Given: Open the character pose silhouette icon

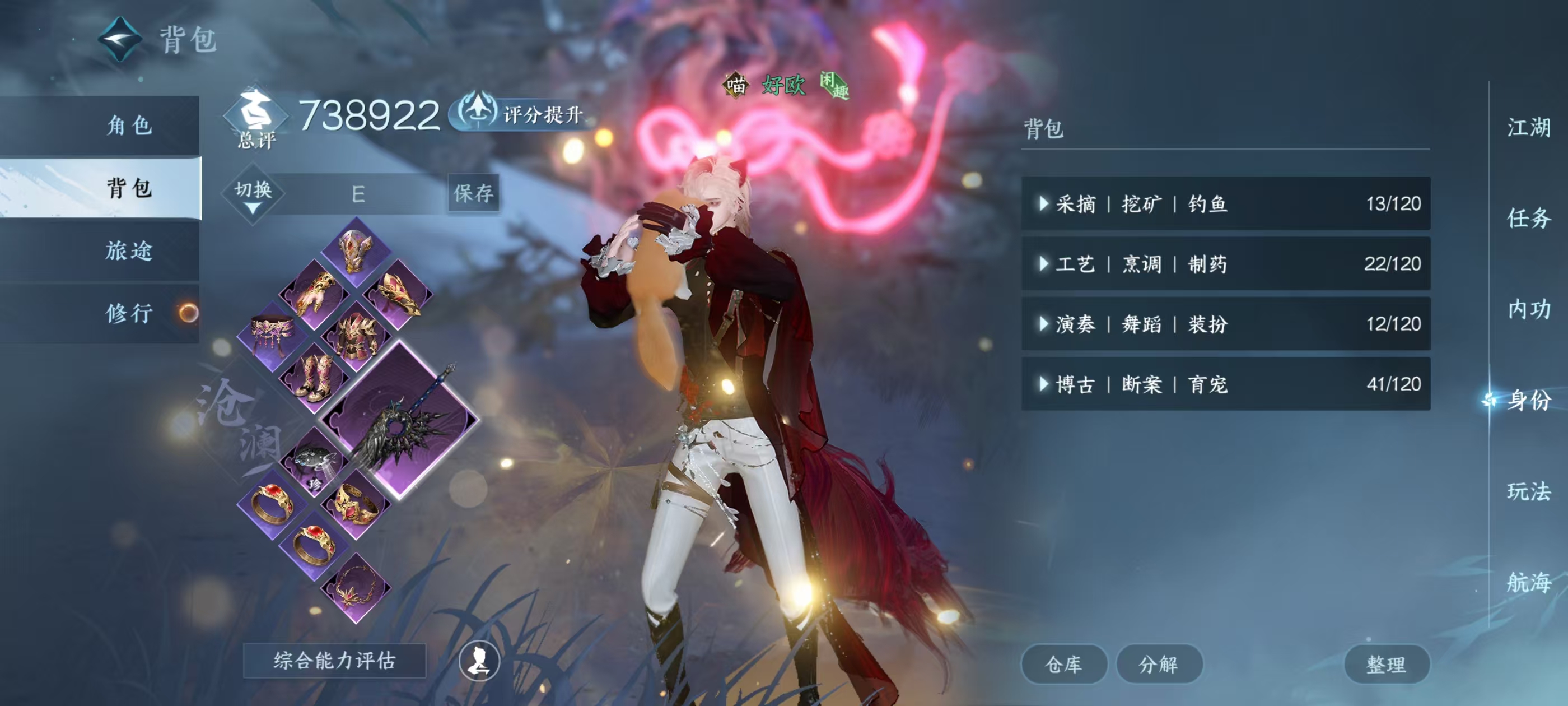Looking at the screenshot, I should click(x=478, y=664).
